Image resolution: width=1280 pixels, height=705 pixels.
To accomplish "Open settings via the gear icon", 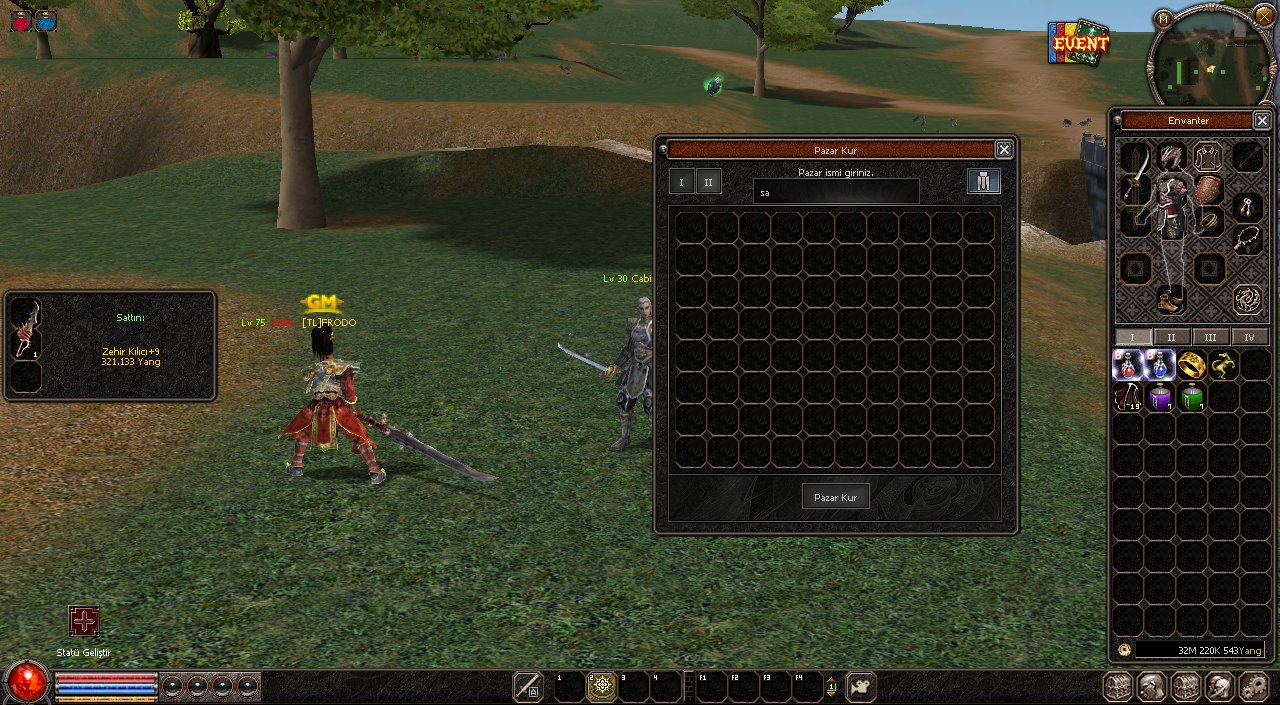I will pos(1253,687).
